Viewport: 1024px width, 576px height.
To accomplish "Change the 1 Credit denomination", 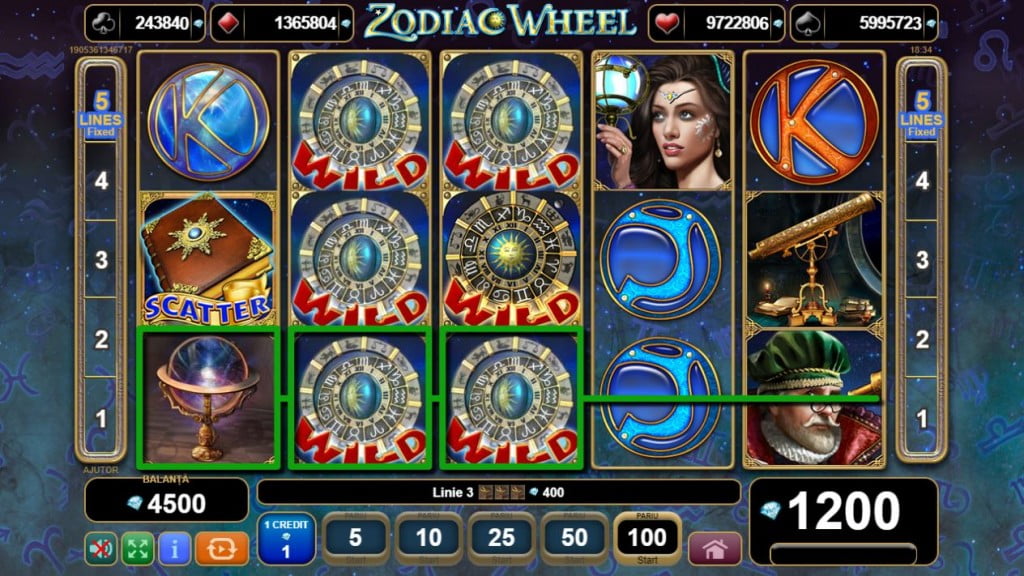I will (x=286, y=540).
